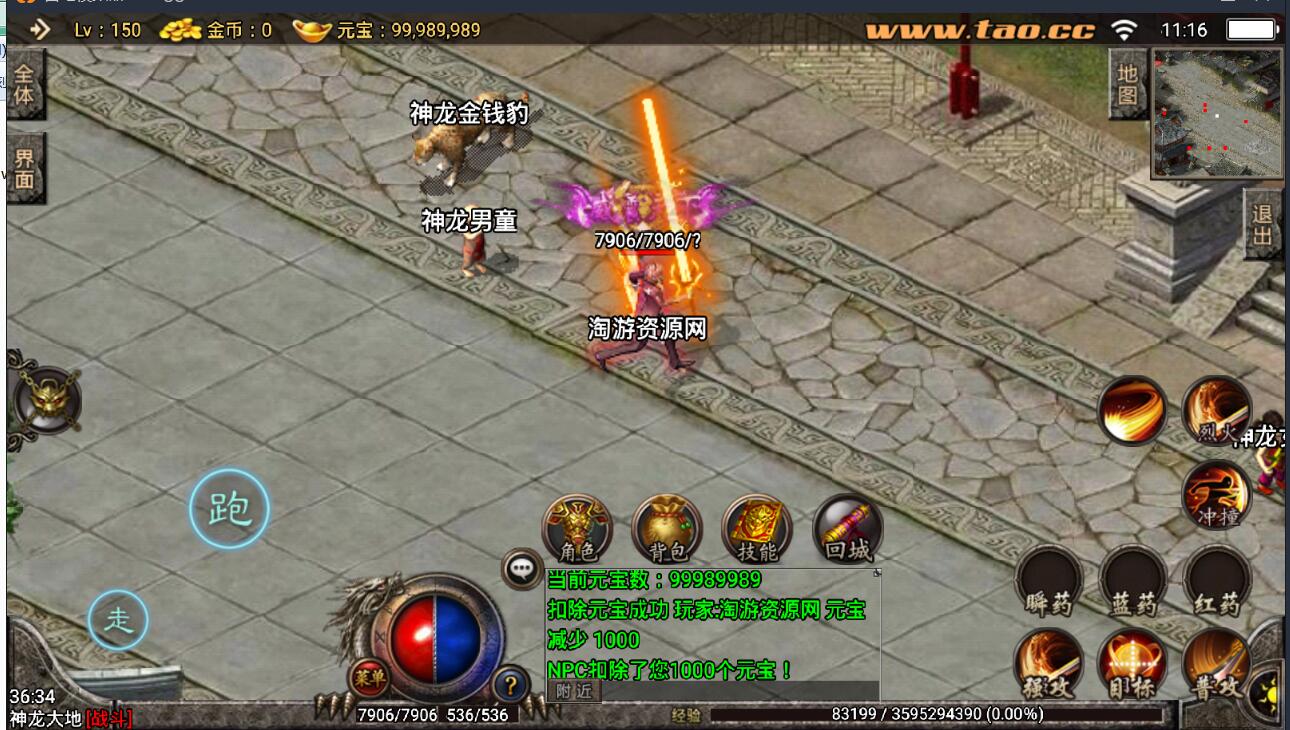Use the 回城 return-to-town scroll

click(848, 529)
